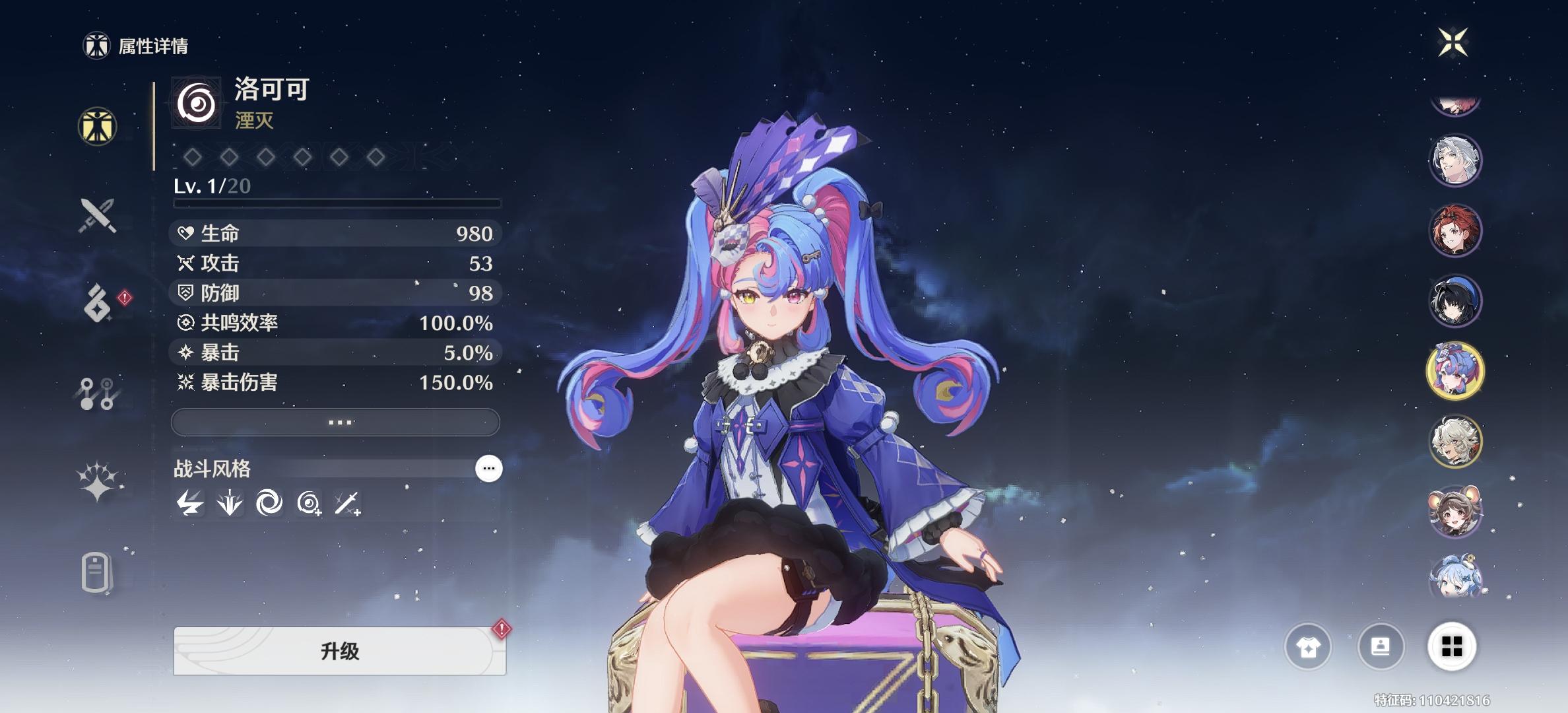This screenshot has width=1568, height=713.
Task: Open the profile card icon near bottom right
Action: [x=1381, y=648]
